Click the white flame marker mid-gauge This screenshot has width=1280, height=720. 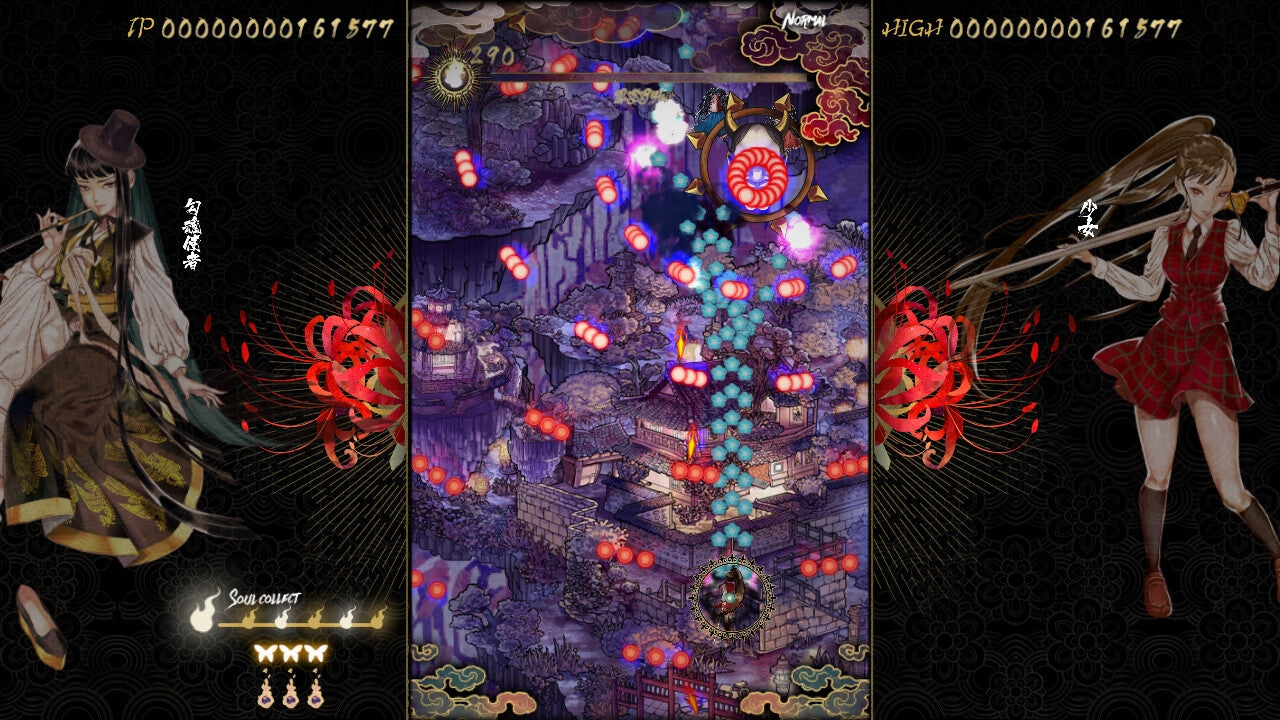[282, 619]
